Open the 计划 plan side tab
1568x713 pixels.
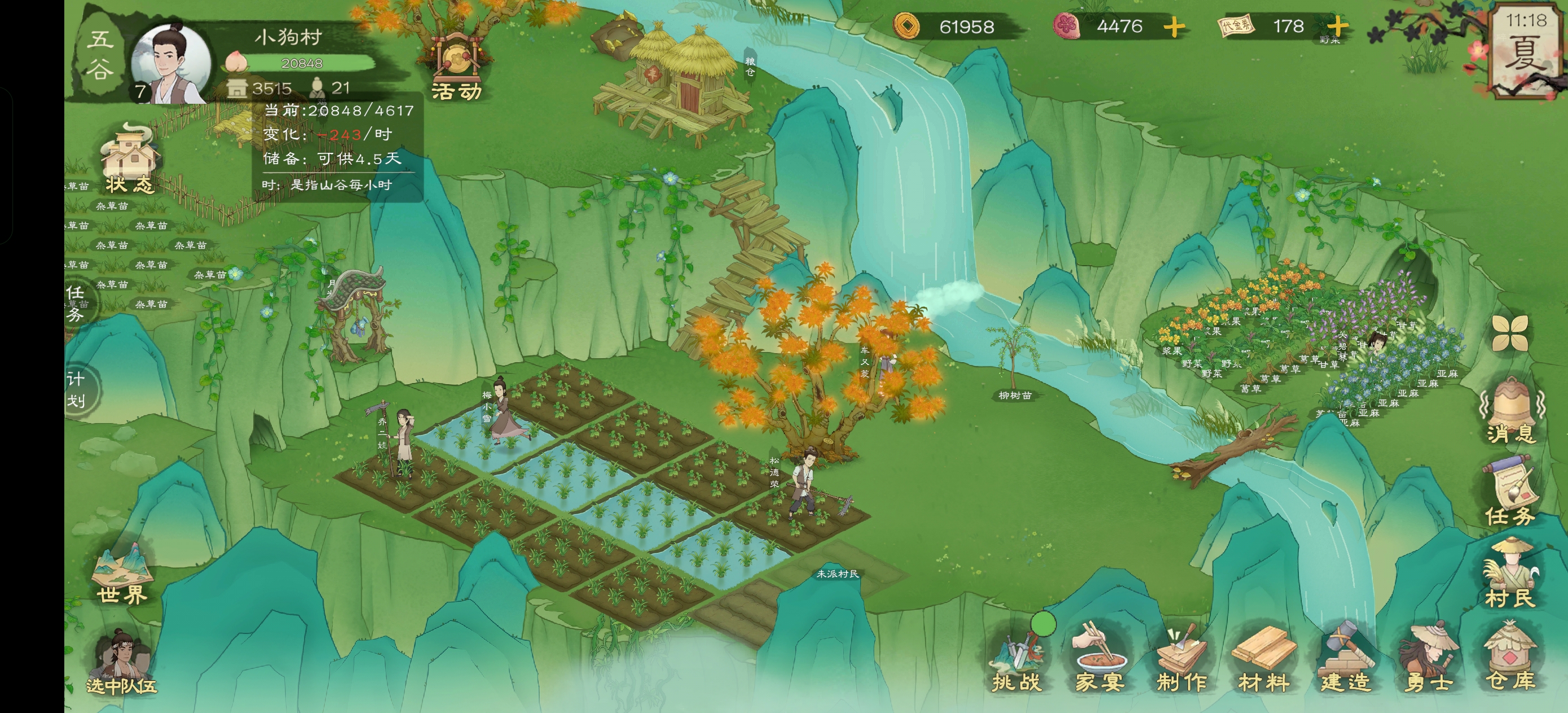pos(77,390)
